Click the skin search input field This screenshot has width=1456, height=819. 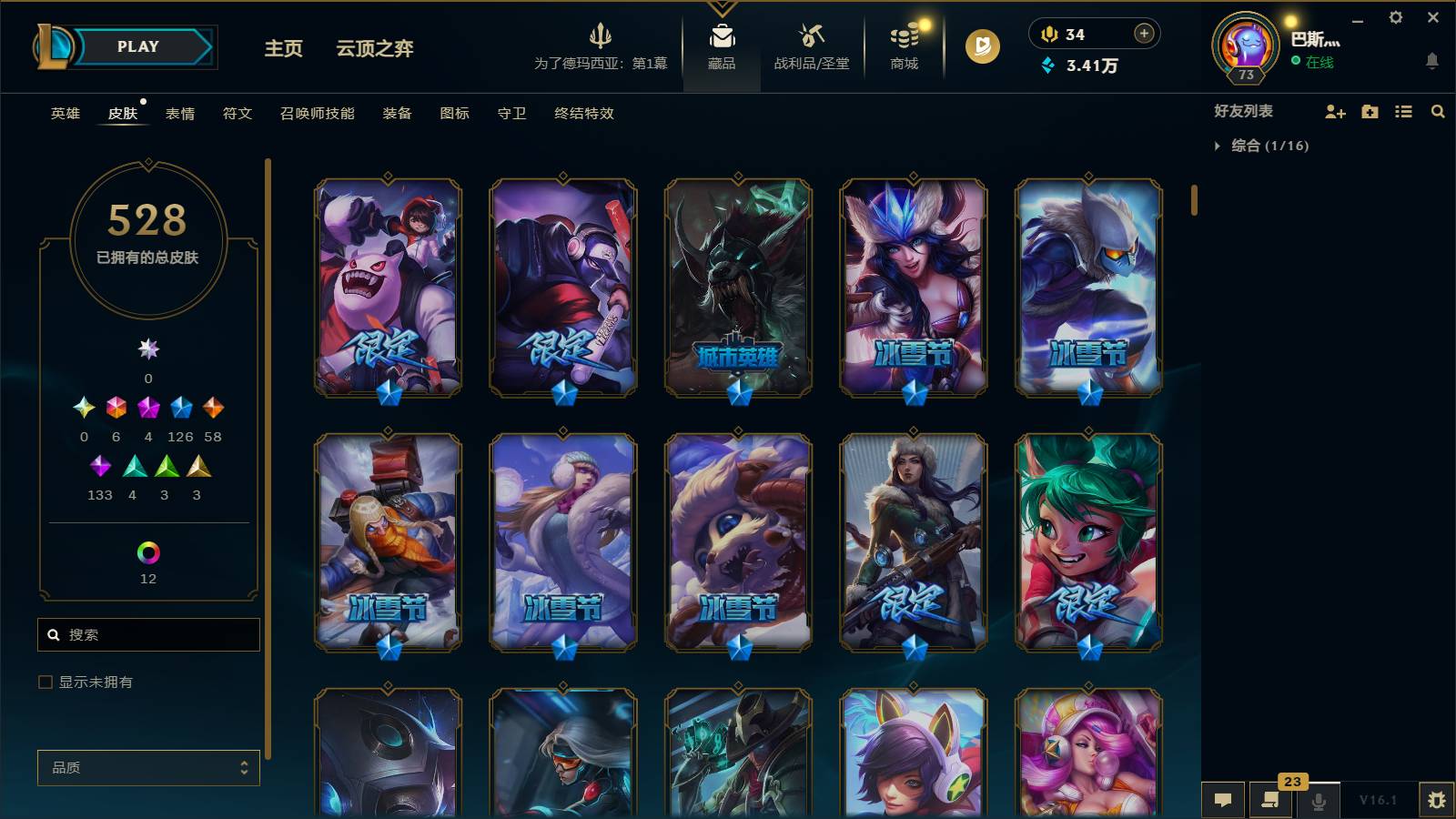[148, 634]
